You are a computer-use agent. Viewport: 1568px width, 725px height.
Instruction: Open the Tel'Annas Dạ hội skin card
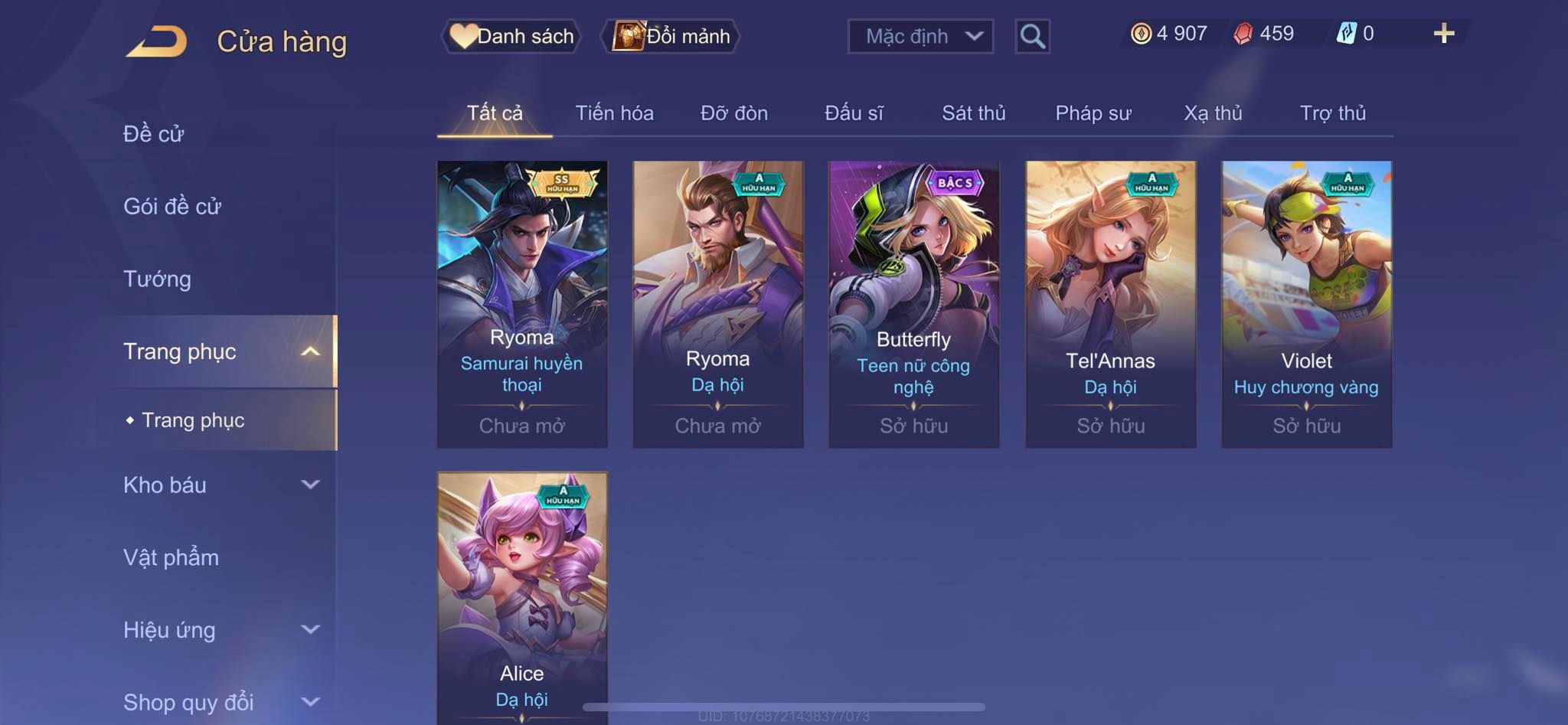(1110, 304)
